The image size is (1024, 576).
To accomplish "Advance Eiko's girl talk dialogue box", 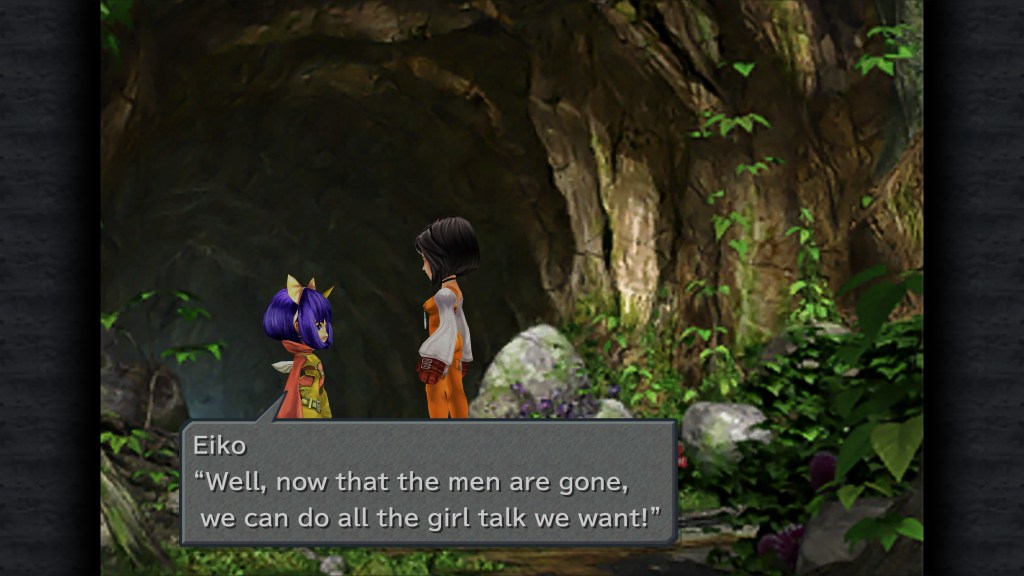I will pyautogui.click(x=429, y=482).
